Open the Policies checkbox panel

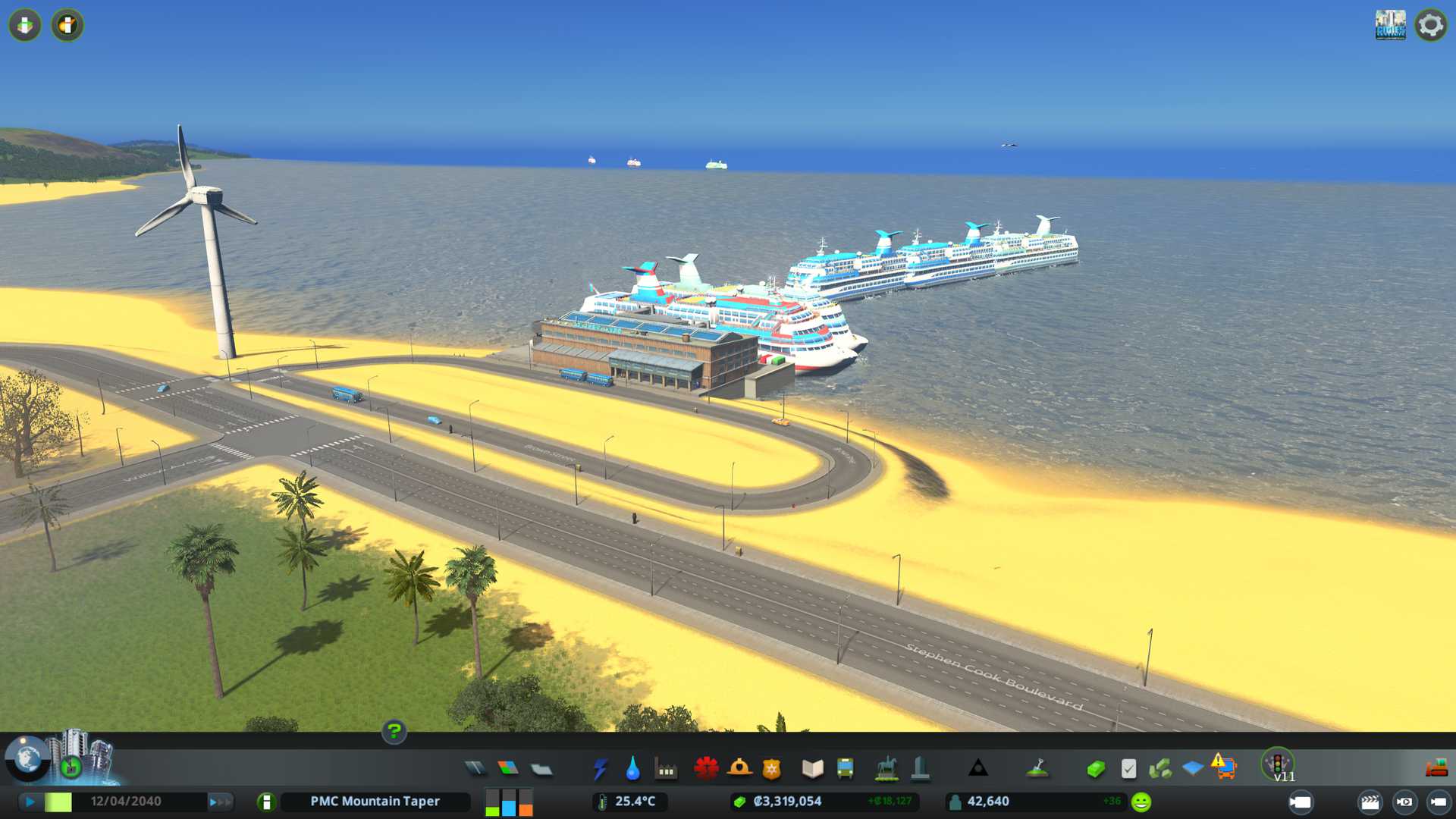[x=1128, y=769]
